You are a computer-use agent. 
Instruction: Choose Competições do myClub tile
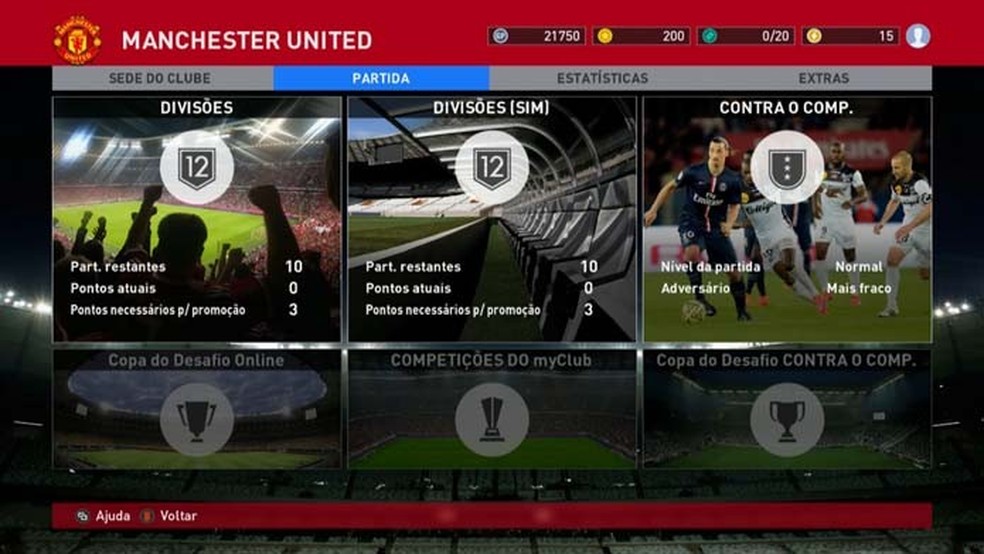click(x=491, y=408)
